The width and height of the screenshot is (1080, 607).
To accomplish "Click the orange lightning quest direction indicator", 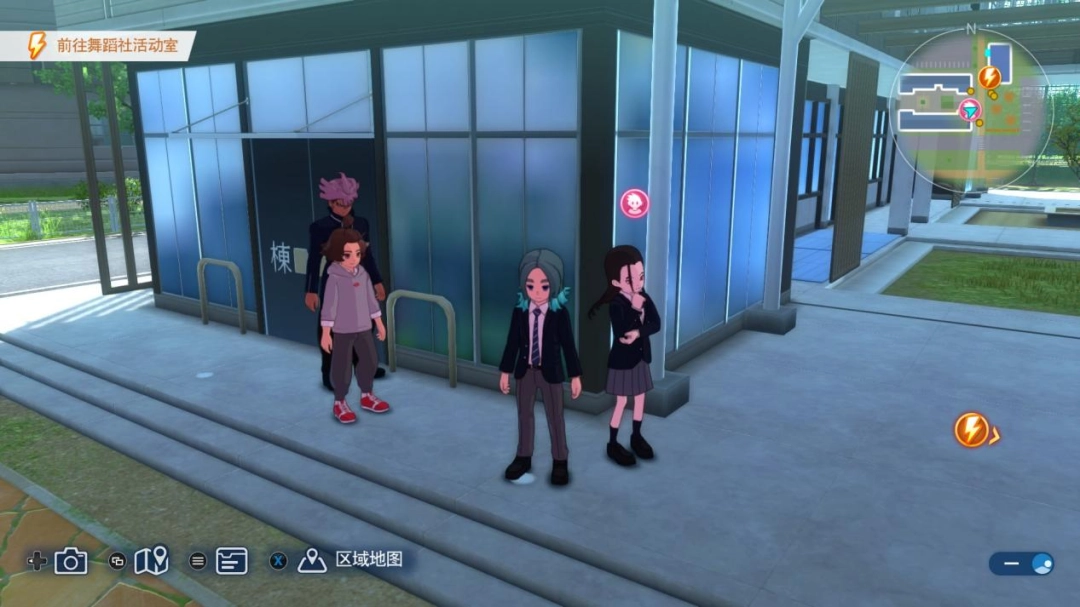I will (x=971, y=430).
